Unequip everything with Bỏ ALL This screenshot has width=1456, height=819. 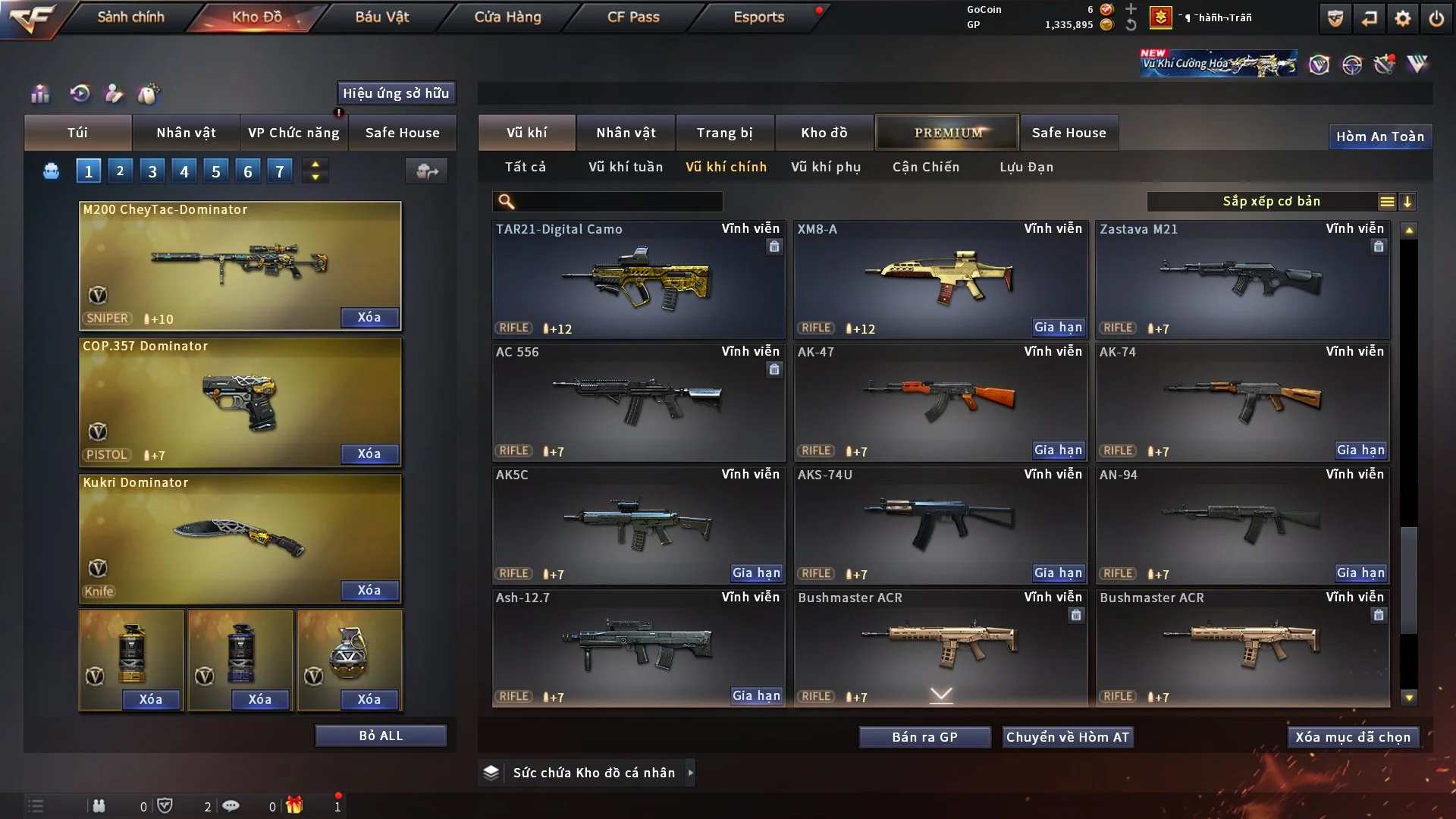click(381, 736)
